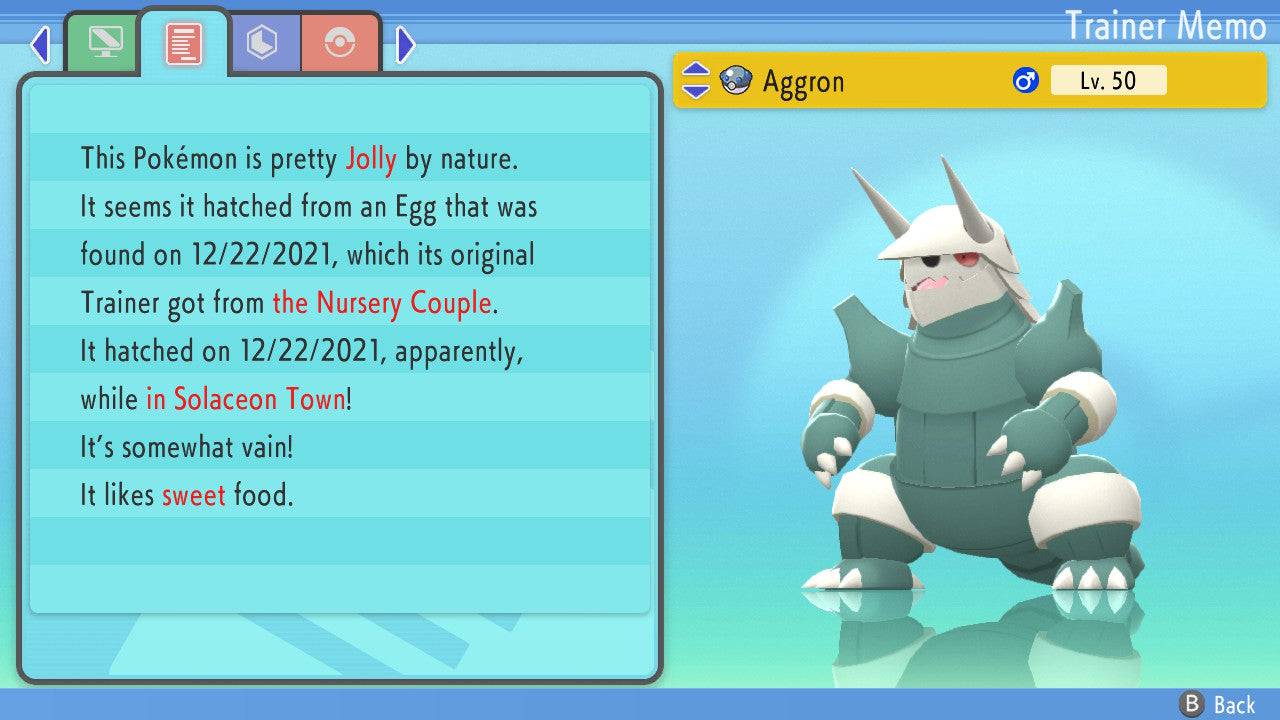Viewport: 1280px width, 720px height.
Task: Open the blue hexagon stats tab
Action: pyautogui.click(x=262, y=42)
